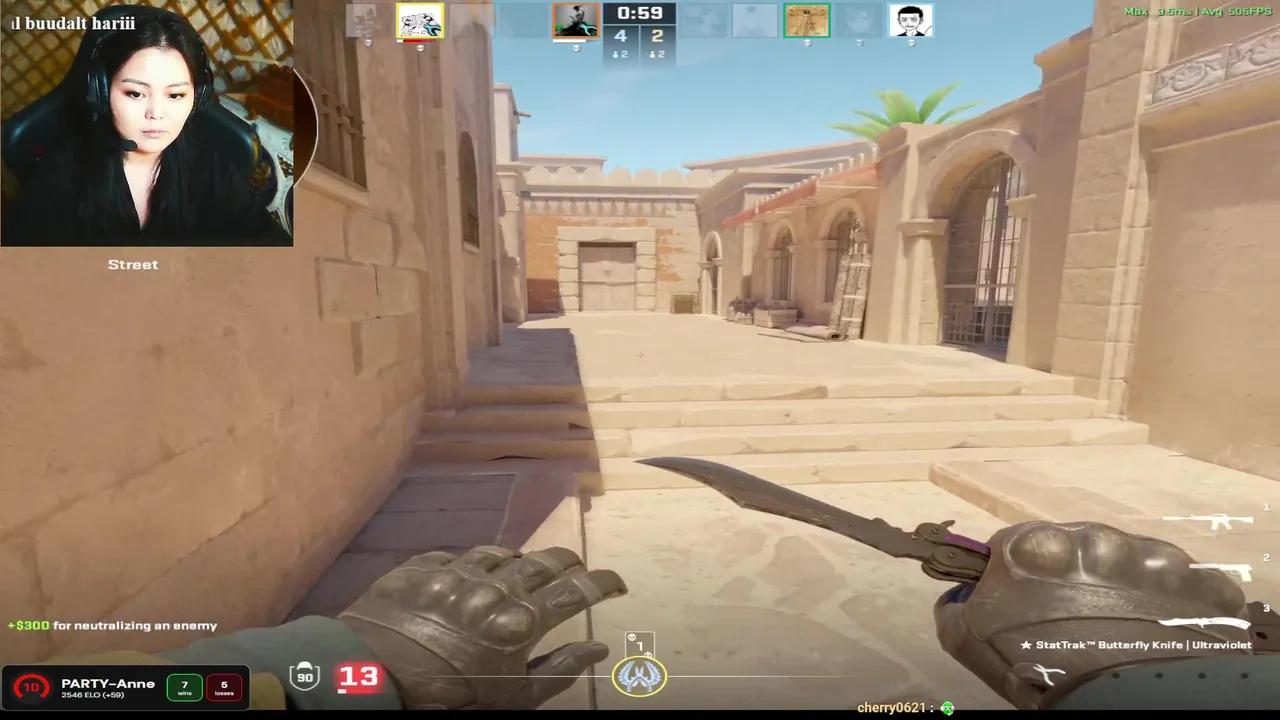Click the PARTY-Anne player name label

click(108, 683)
